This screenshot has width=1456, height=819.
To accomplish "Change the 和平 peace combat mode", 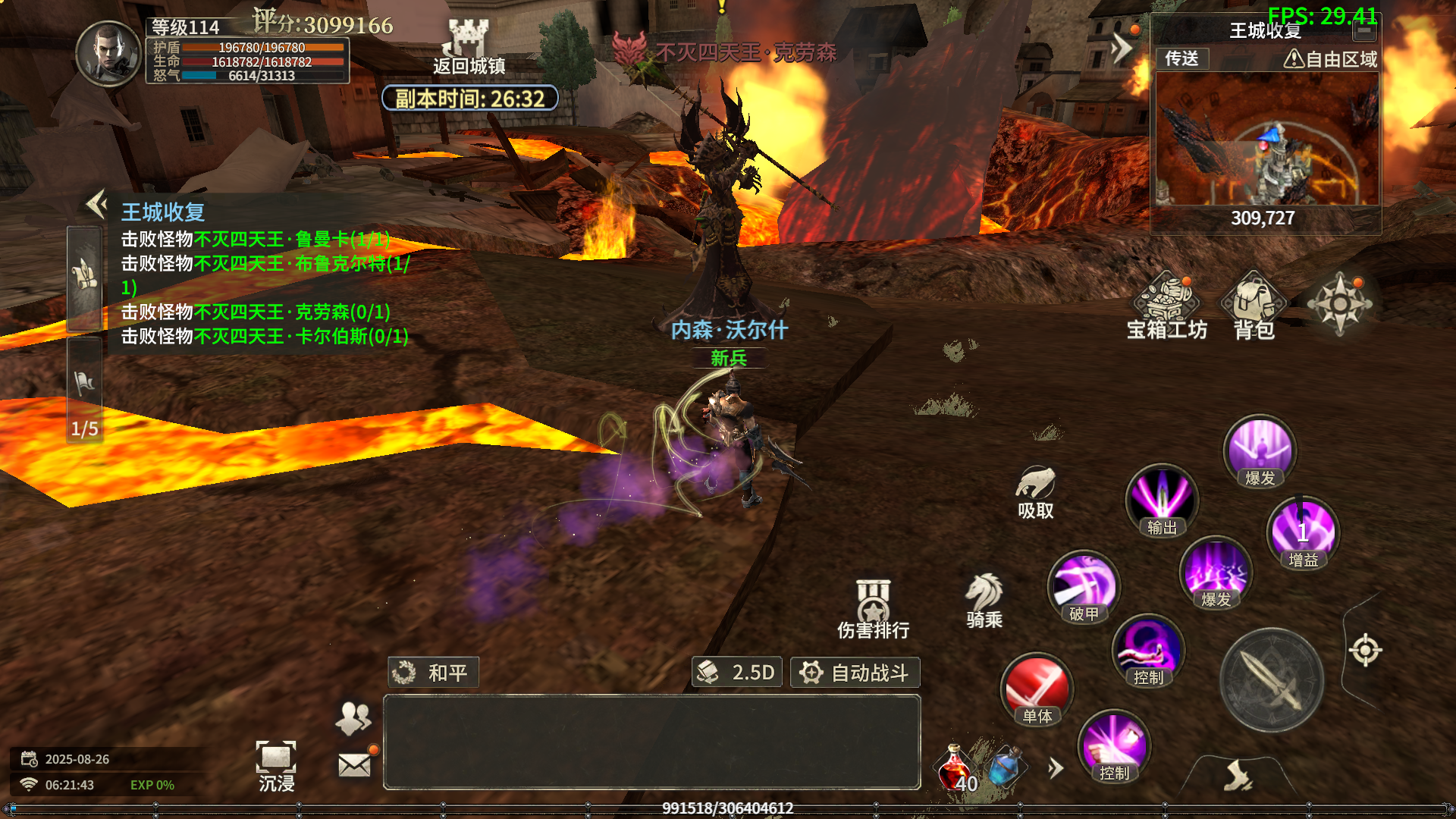I will [433, 673].
